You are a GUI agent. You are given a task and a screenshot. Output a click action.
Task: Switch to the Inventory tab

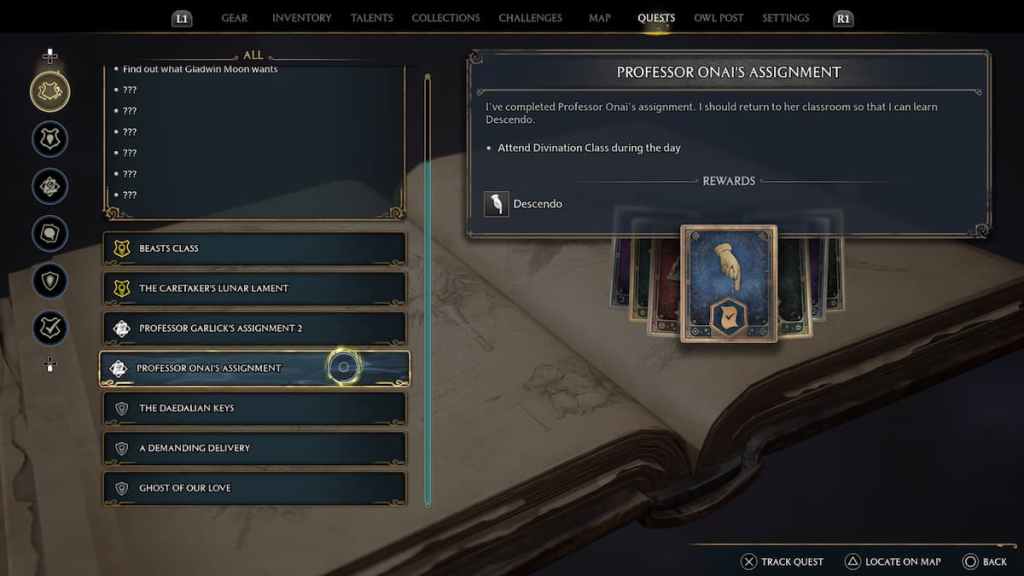coord(302,18)
